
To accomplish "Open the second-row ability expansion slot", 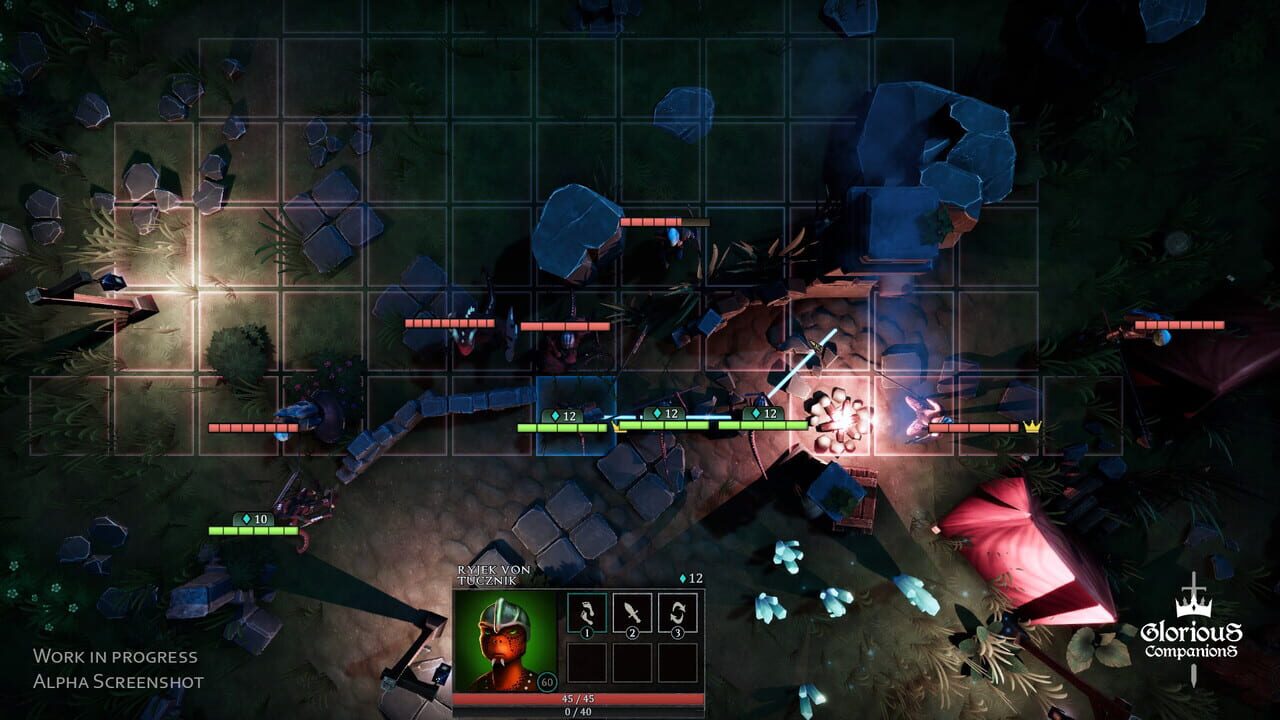I will click(632, 663).
